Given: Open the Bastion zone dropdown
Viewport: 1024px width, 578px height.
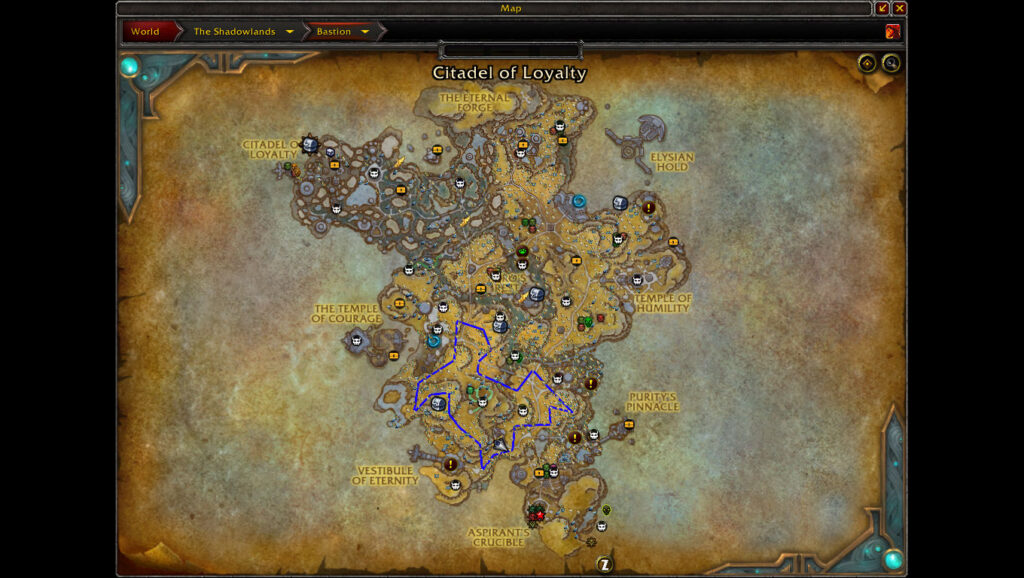Looking at the screenshot, I should 365,32.
